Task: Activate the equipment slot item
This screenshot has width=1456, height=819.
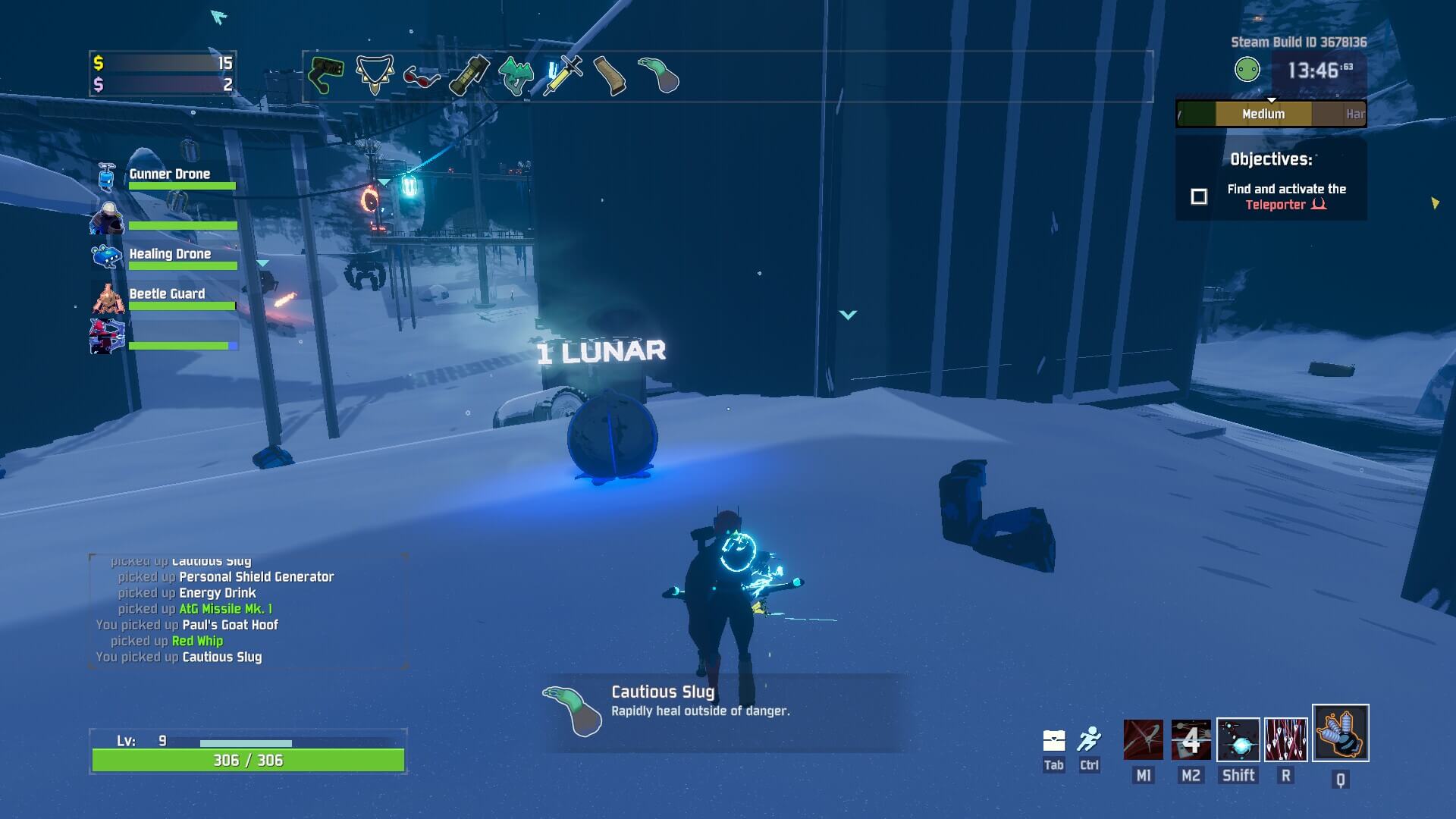Action: [x=1340, y=733]
